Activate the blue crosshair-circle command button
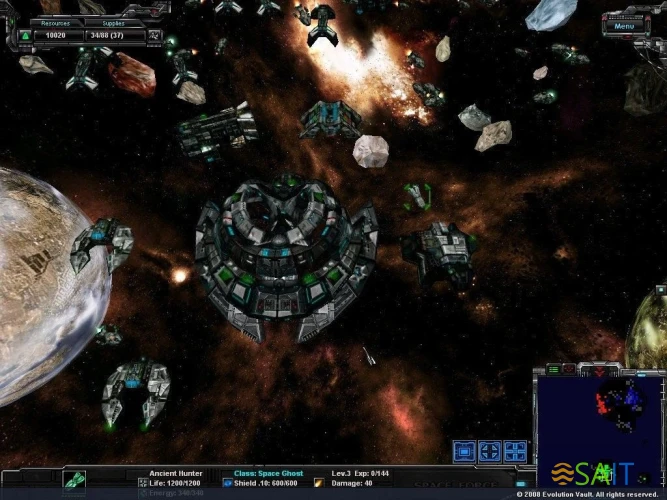Viewport: 667px width, 500px height. click(x=489, y=452)
